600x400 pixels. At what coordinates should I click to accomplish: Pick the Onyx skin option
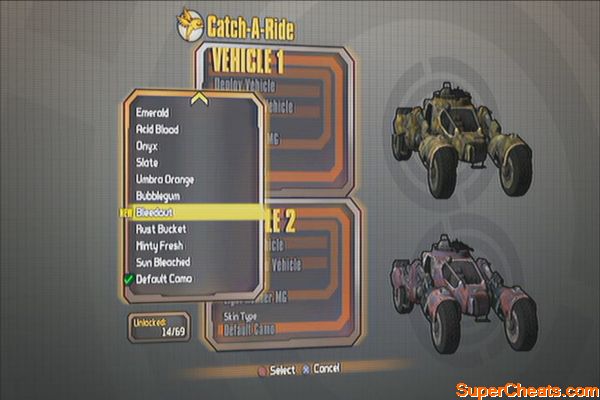148,146
